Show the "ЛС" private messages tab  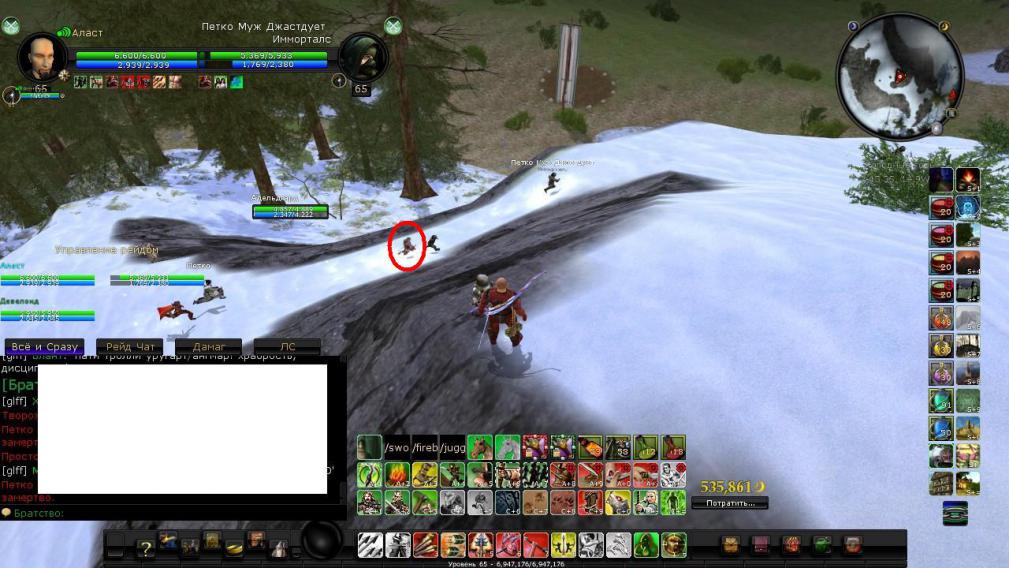[x=287, y=347]
